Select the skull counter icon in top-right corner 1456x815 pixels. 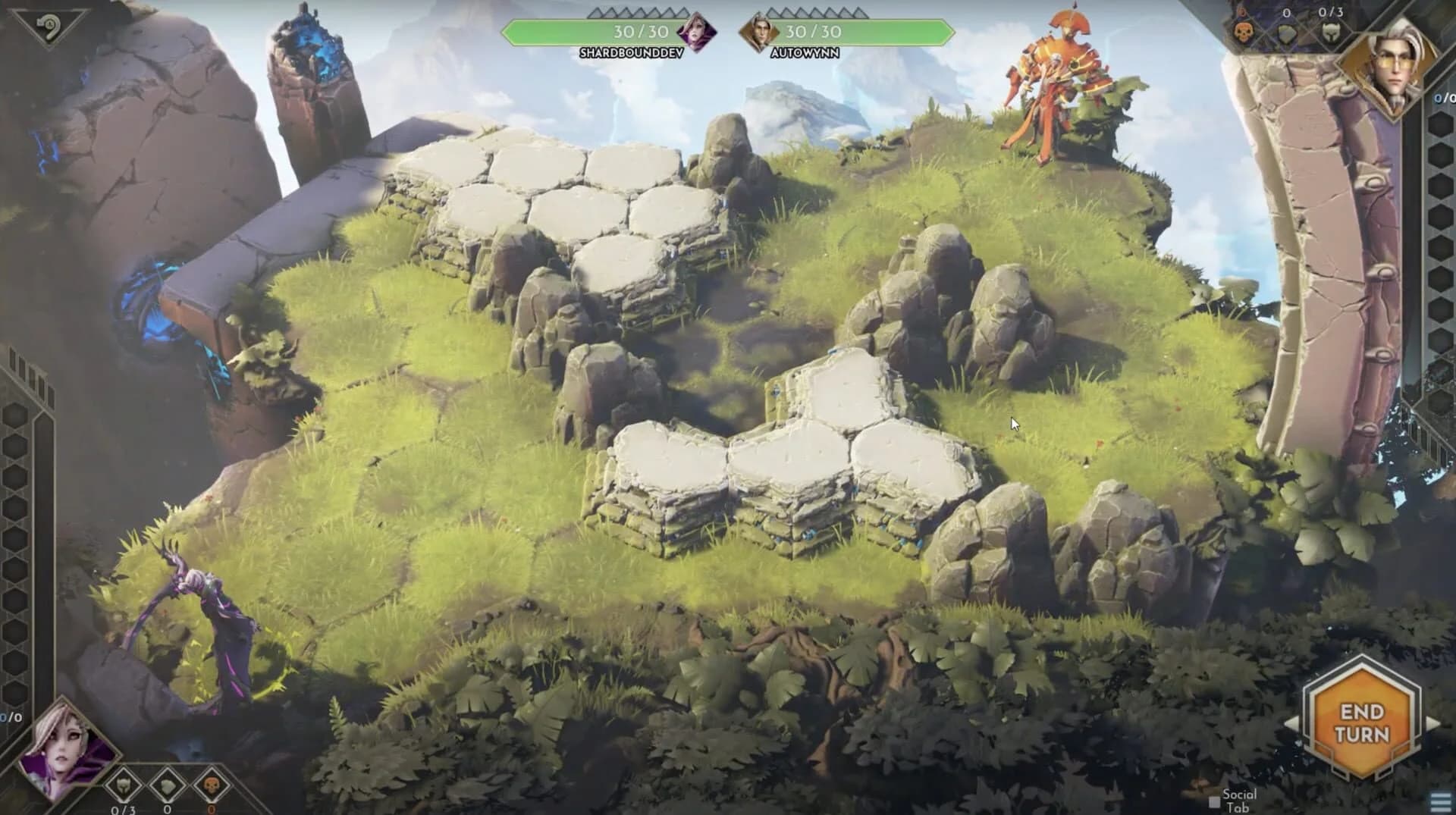[1244, 33]
